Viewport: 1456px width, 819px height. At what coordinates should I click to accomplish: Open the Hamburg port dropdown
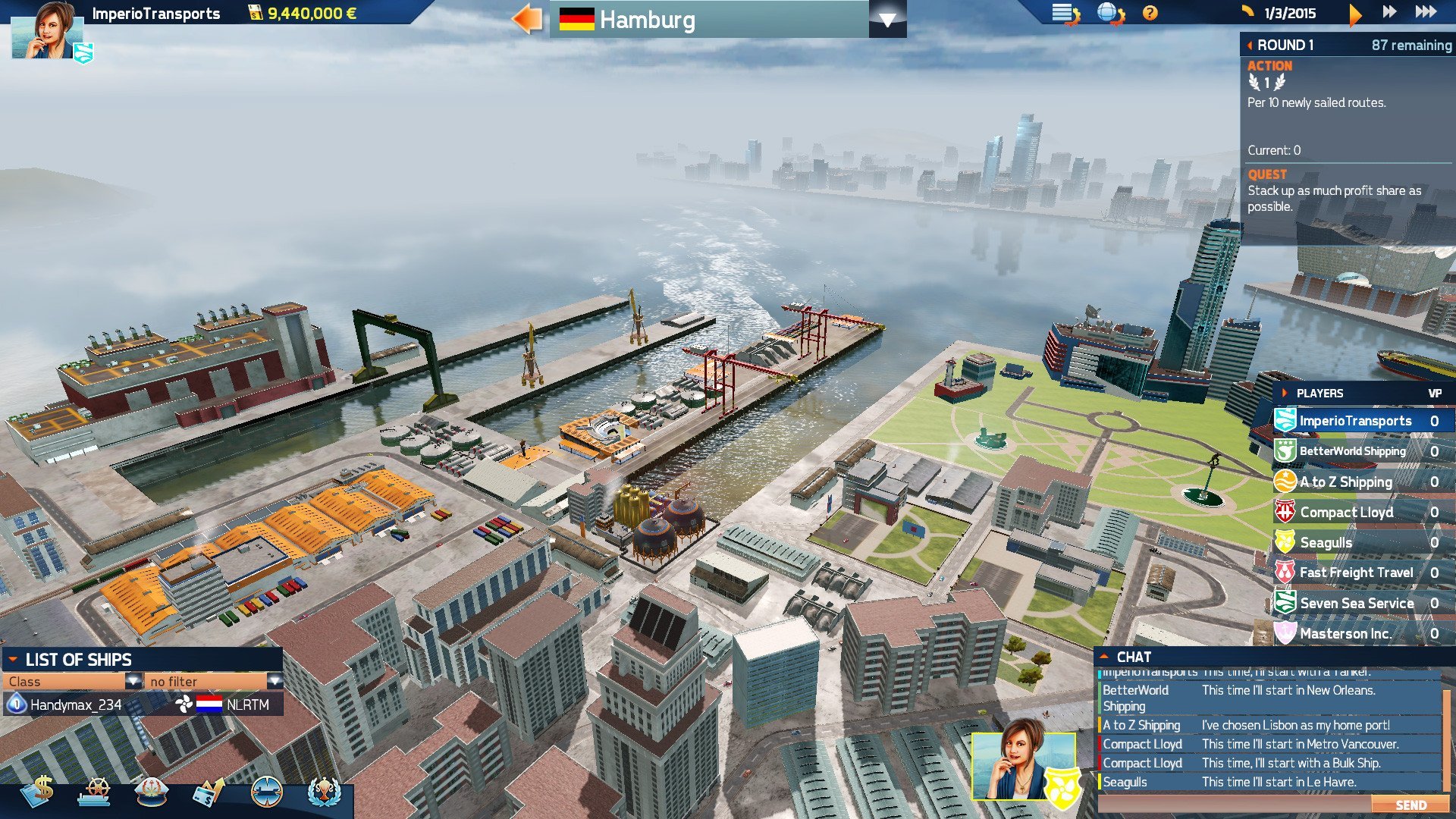(x=886, y=20)
